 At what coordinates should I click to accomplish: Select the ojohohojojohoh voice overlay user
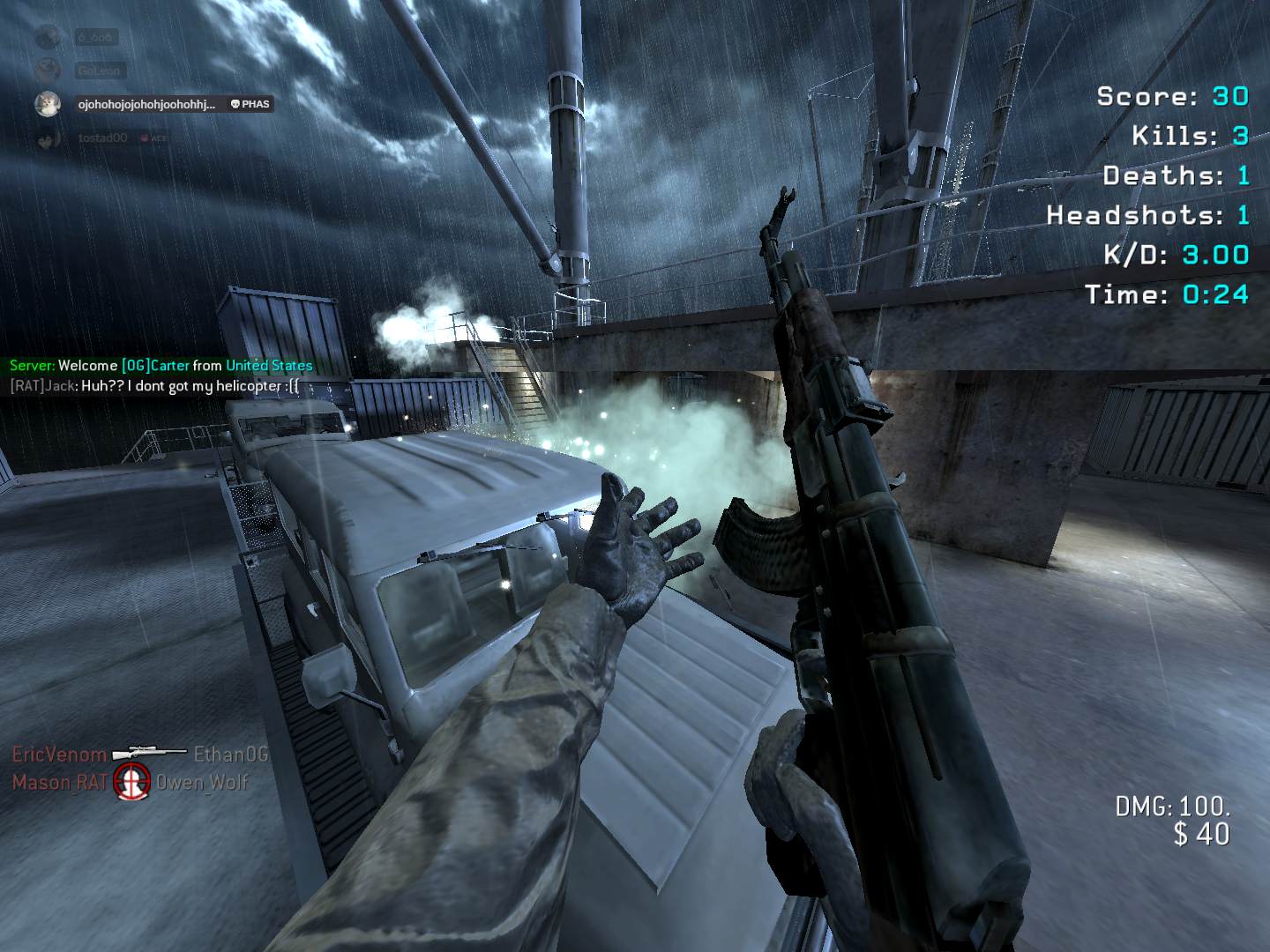[146, 104]
